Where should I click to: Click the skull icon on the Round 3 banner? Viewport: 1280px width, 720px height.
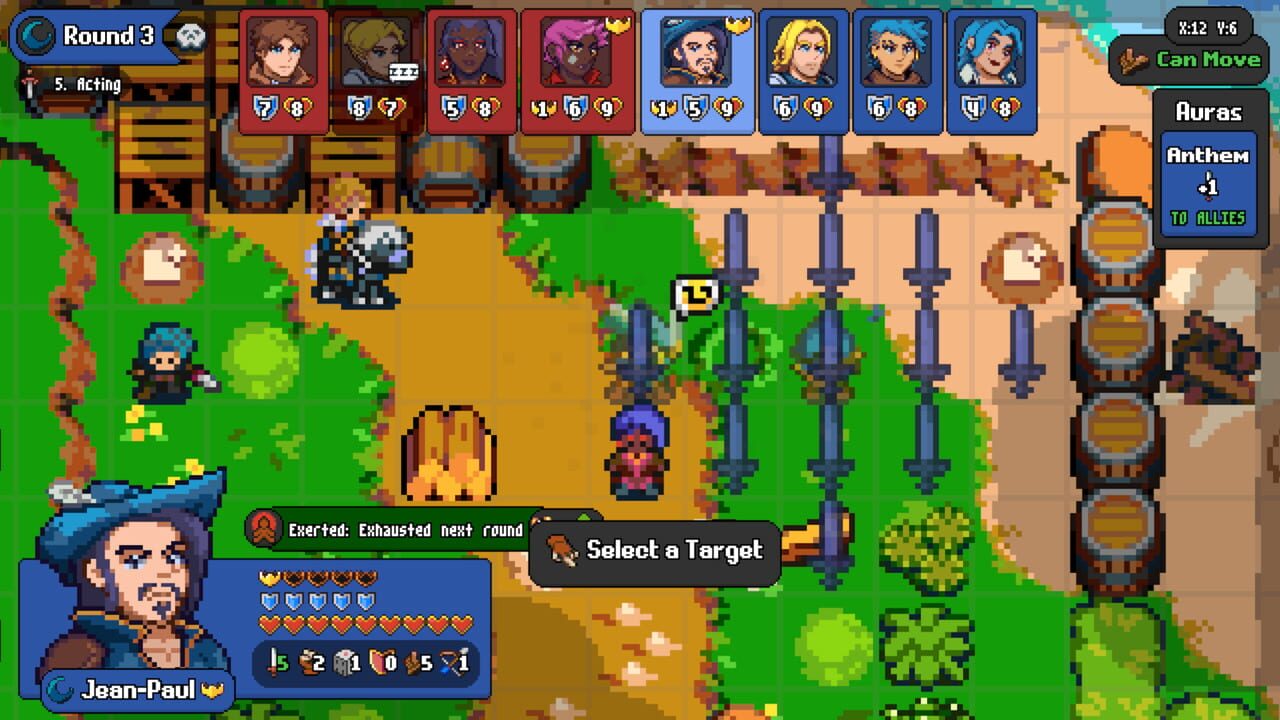tap(190, 36)
